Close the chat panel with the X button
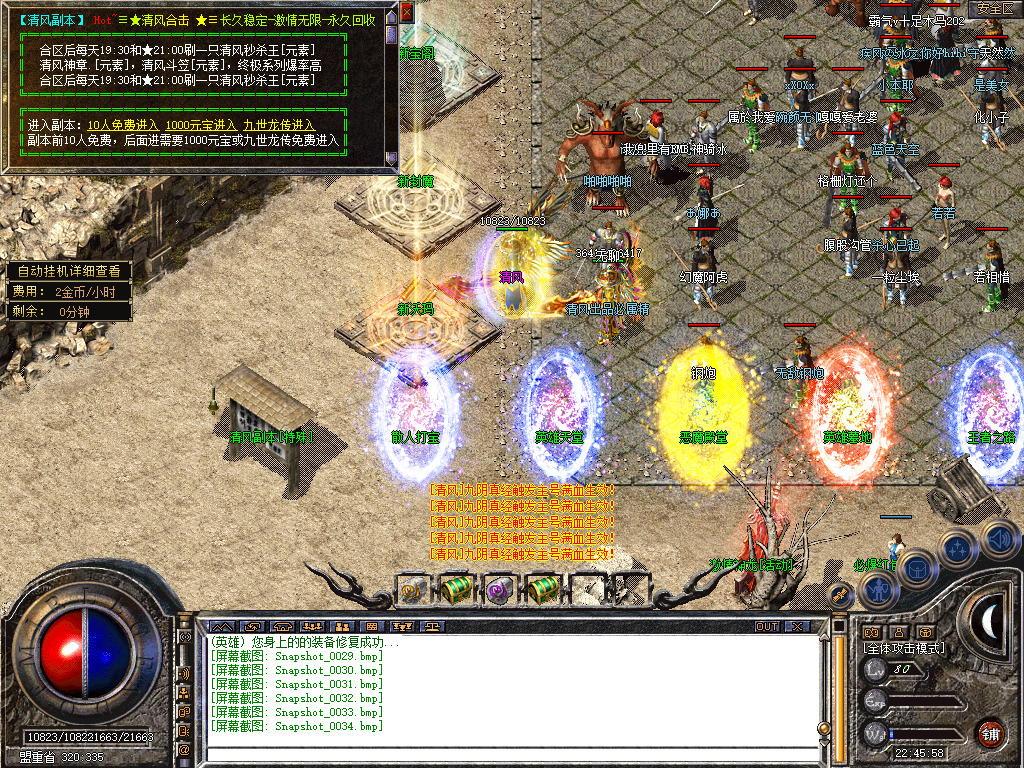 click(796, 626)
